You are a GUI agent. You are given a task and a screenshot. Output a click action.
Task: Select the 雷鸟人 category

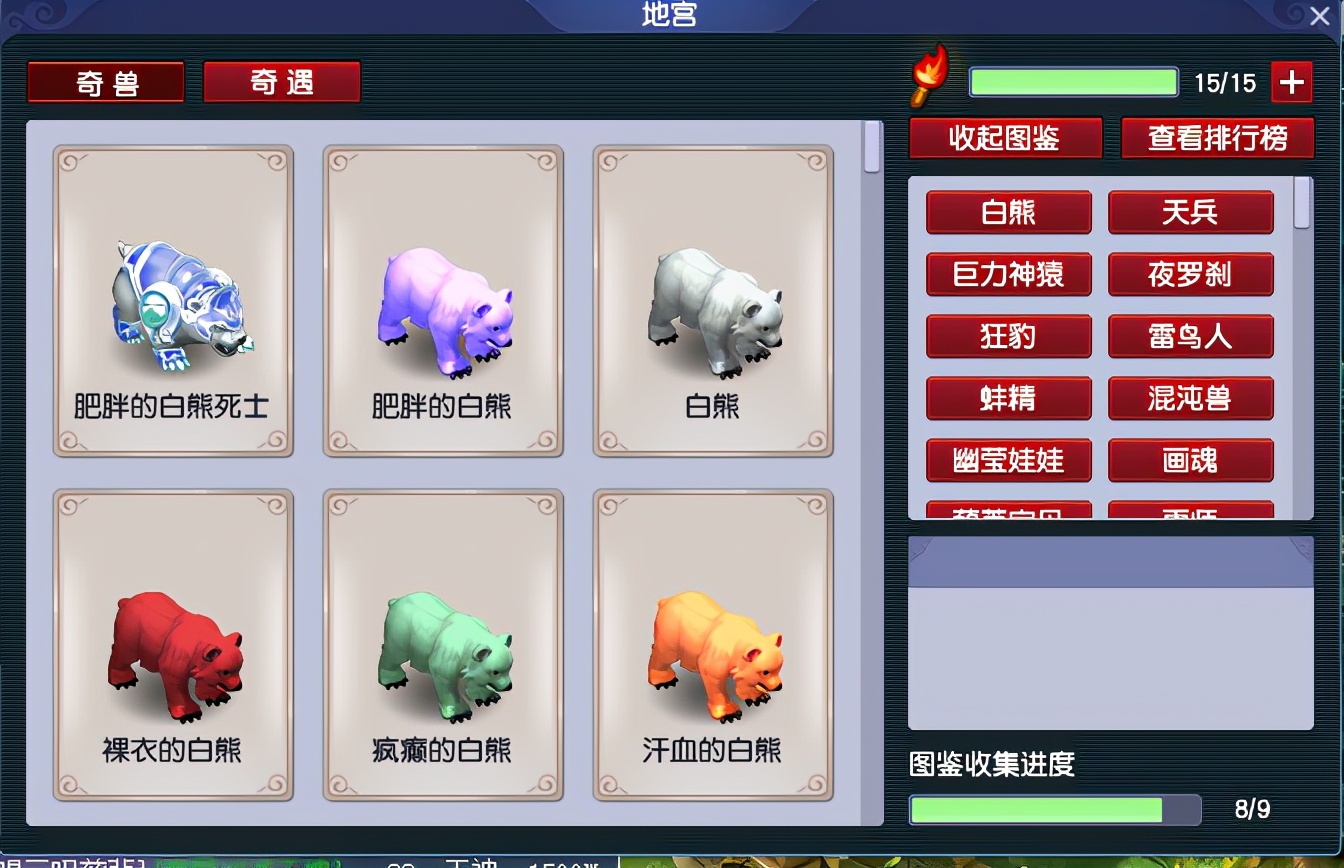tap(1190, 337)
